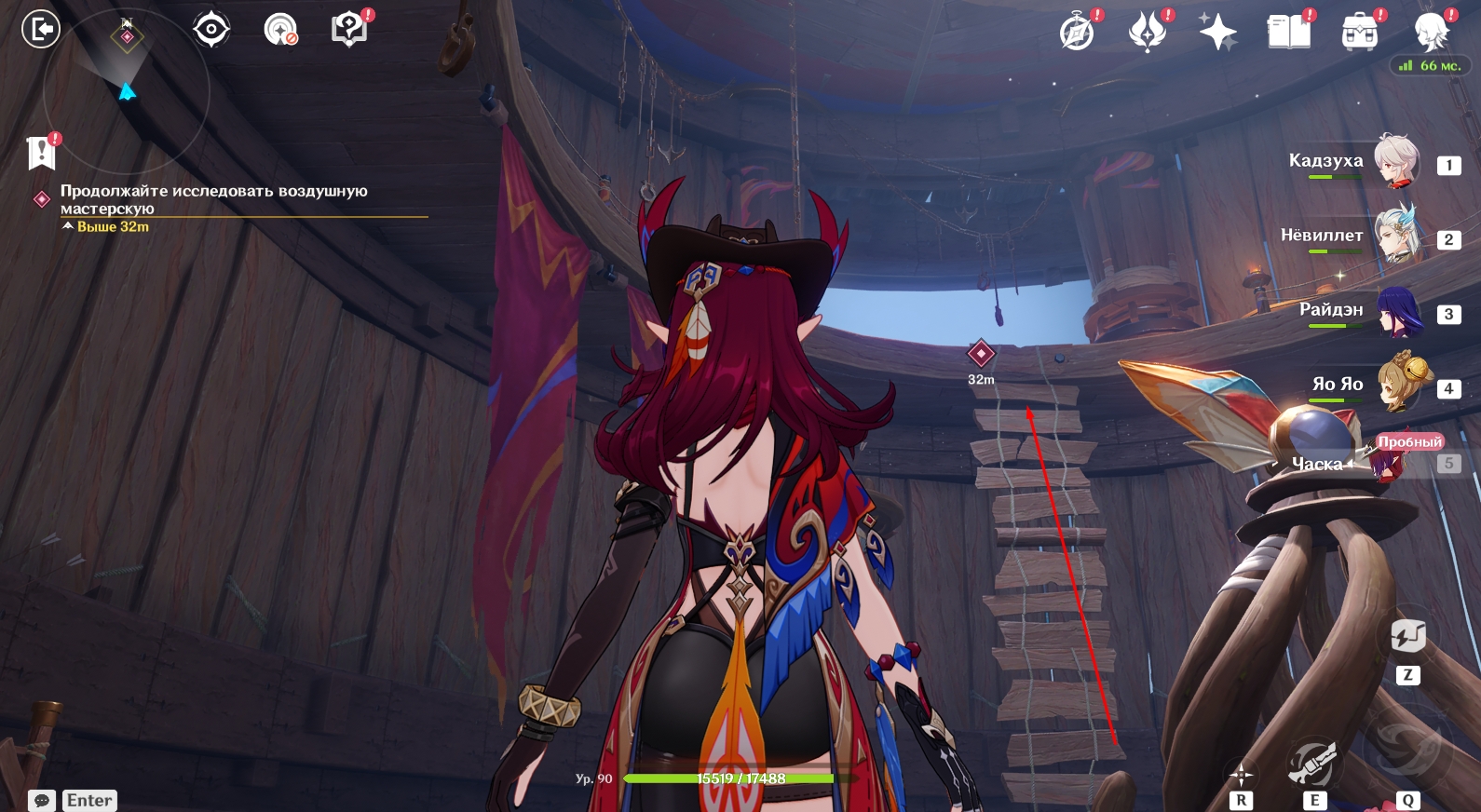
Task: Open the backpack inventory
Action: (1359, 33)
